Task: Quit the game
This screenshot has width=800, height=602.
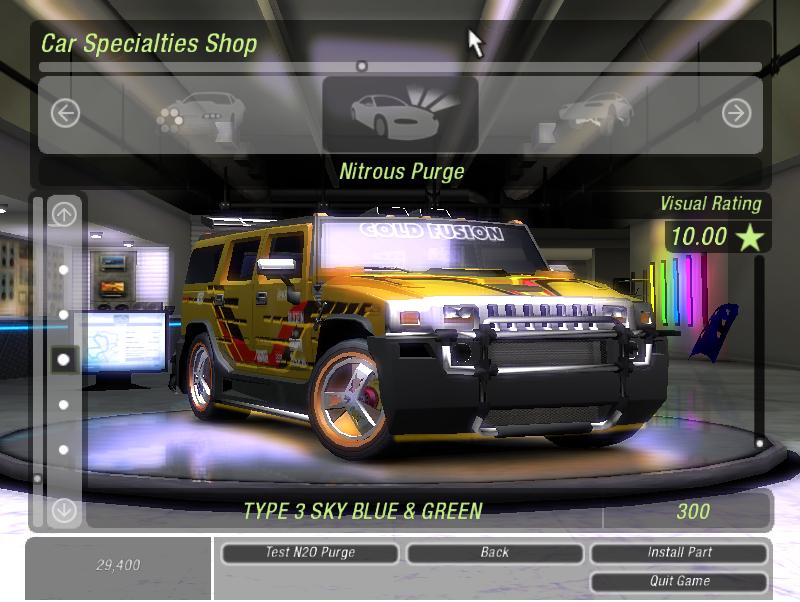Action: coord(679,581)
